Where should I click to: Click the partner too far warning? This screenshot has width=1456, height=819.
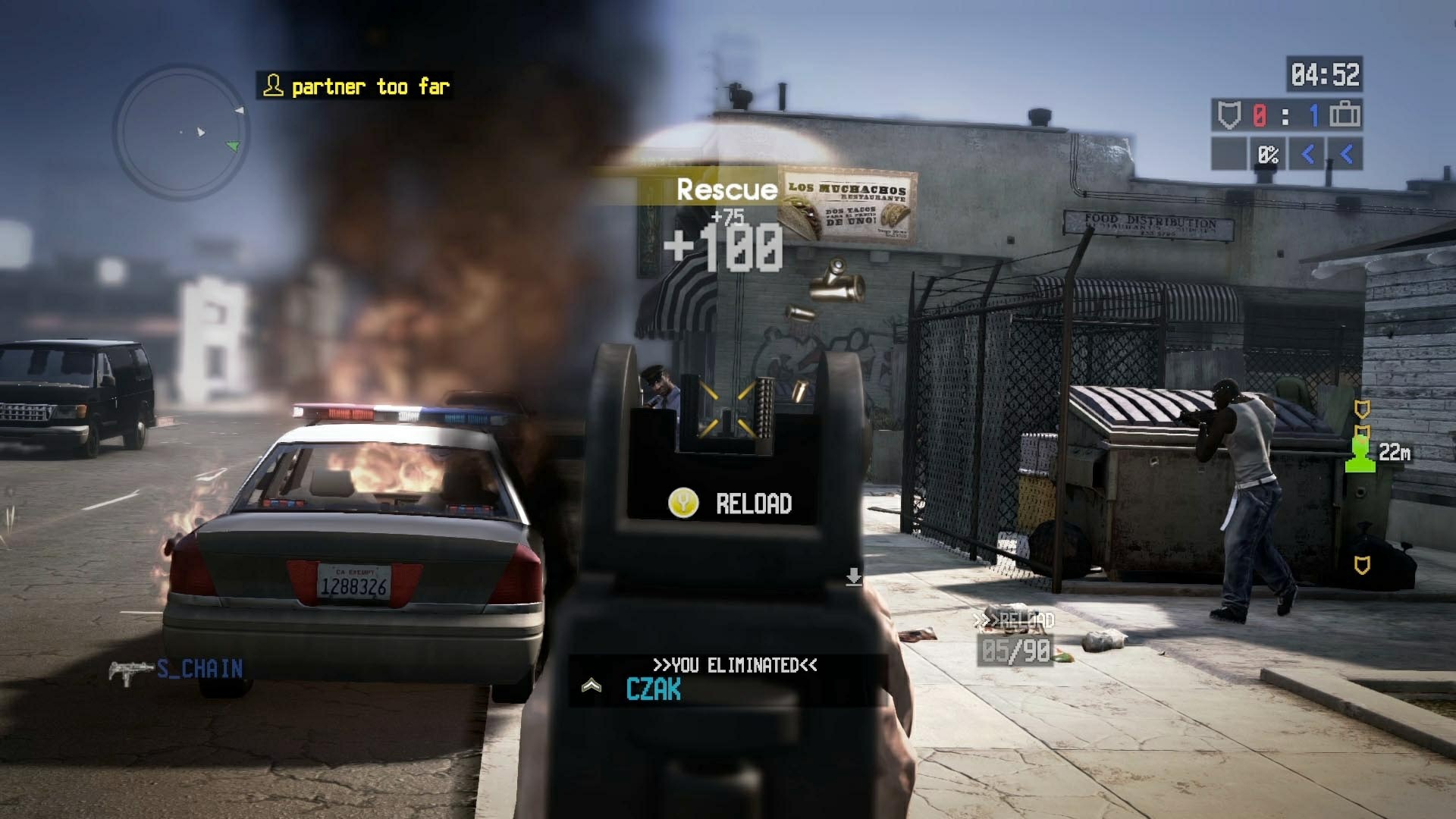tap(355, 86)
